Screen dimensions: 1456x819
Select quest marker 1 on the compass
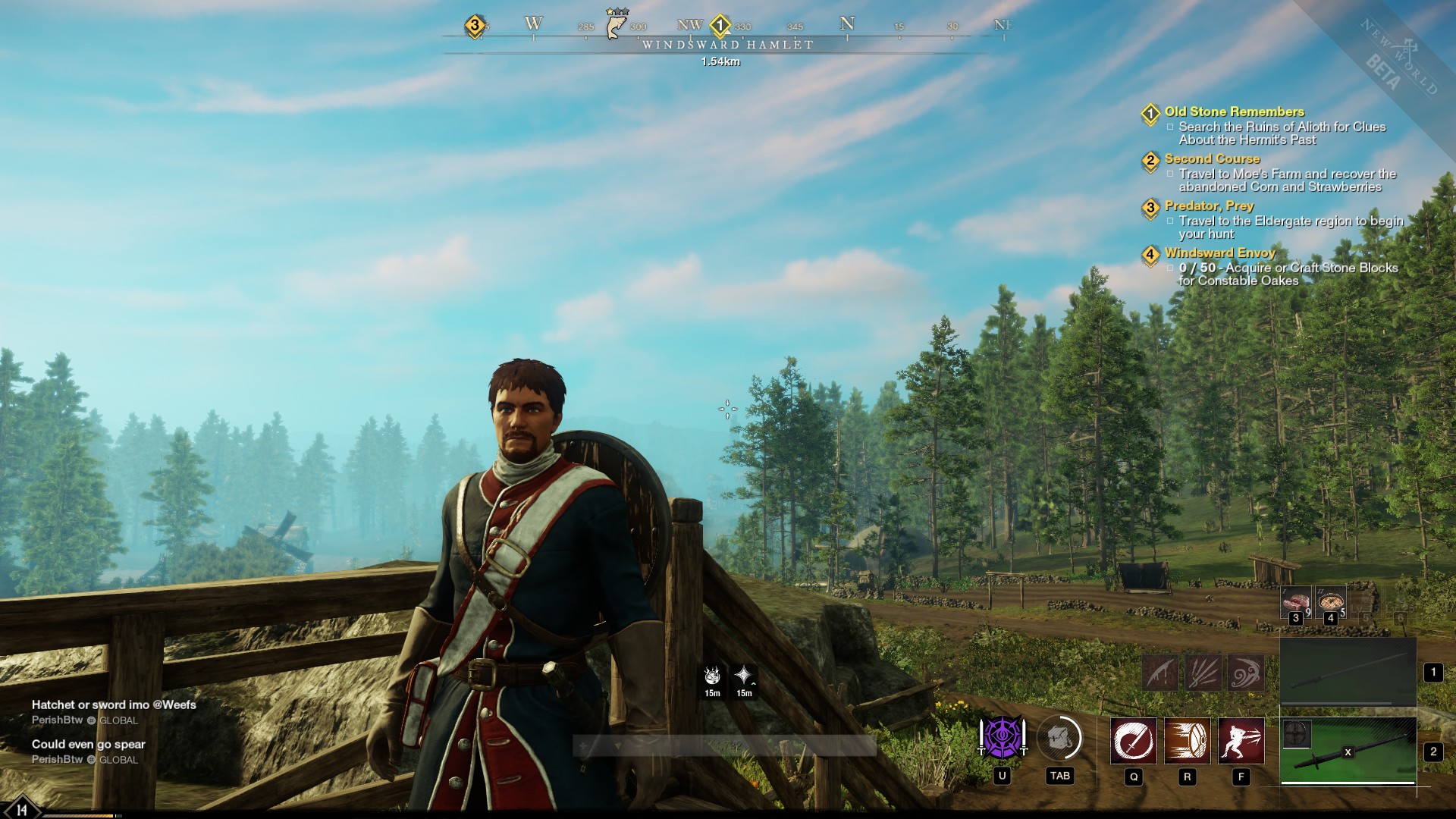[x=720, y=26]
